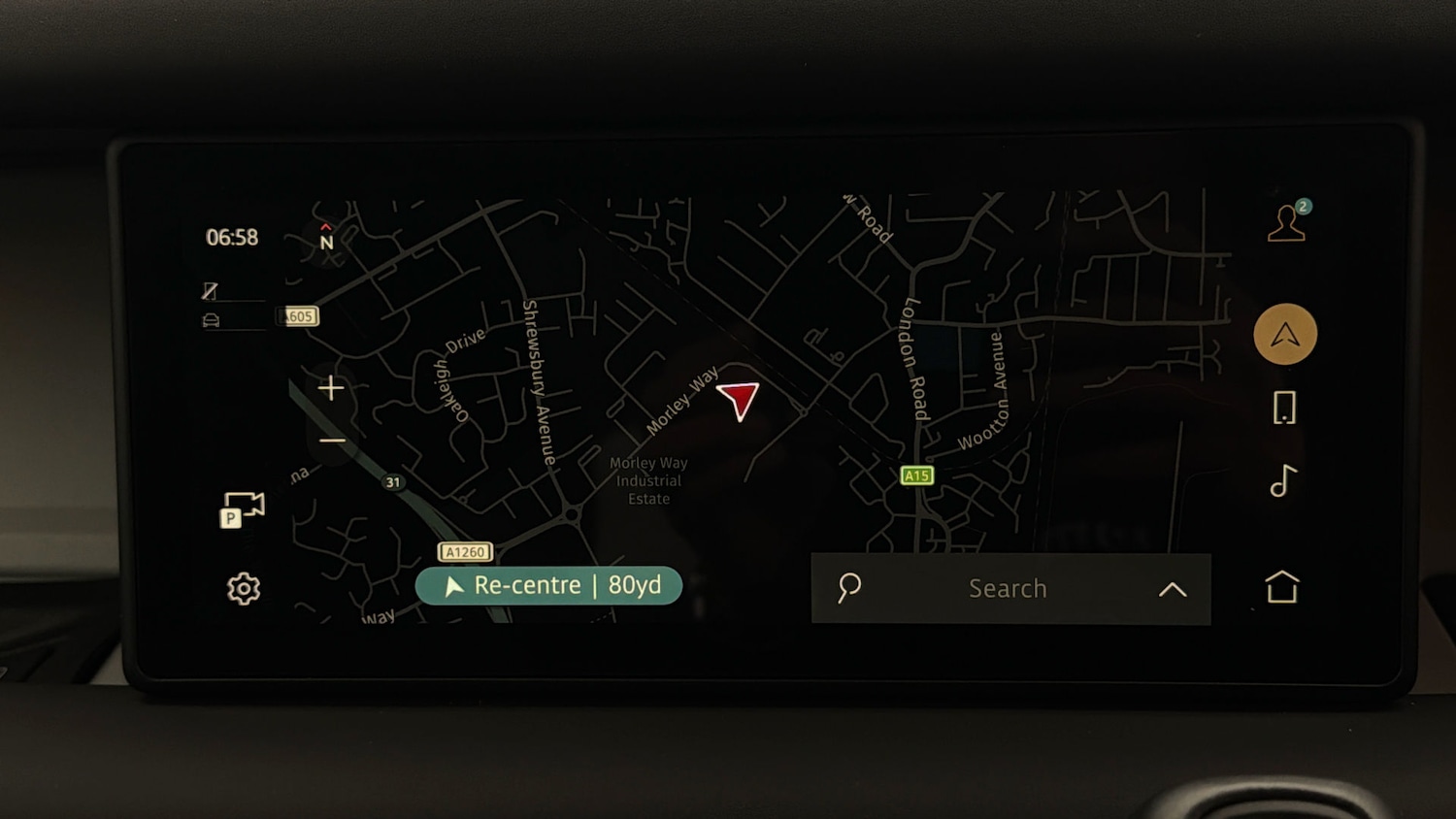Open the settings gear menu
Screen dimensions: 1456x819
[242, 588]
